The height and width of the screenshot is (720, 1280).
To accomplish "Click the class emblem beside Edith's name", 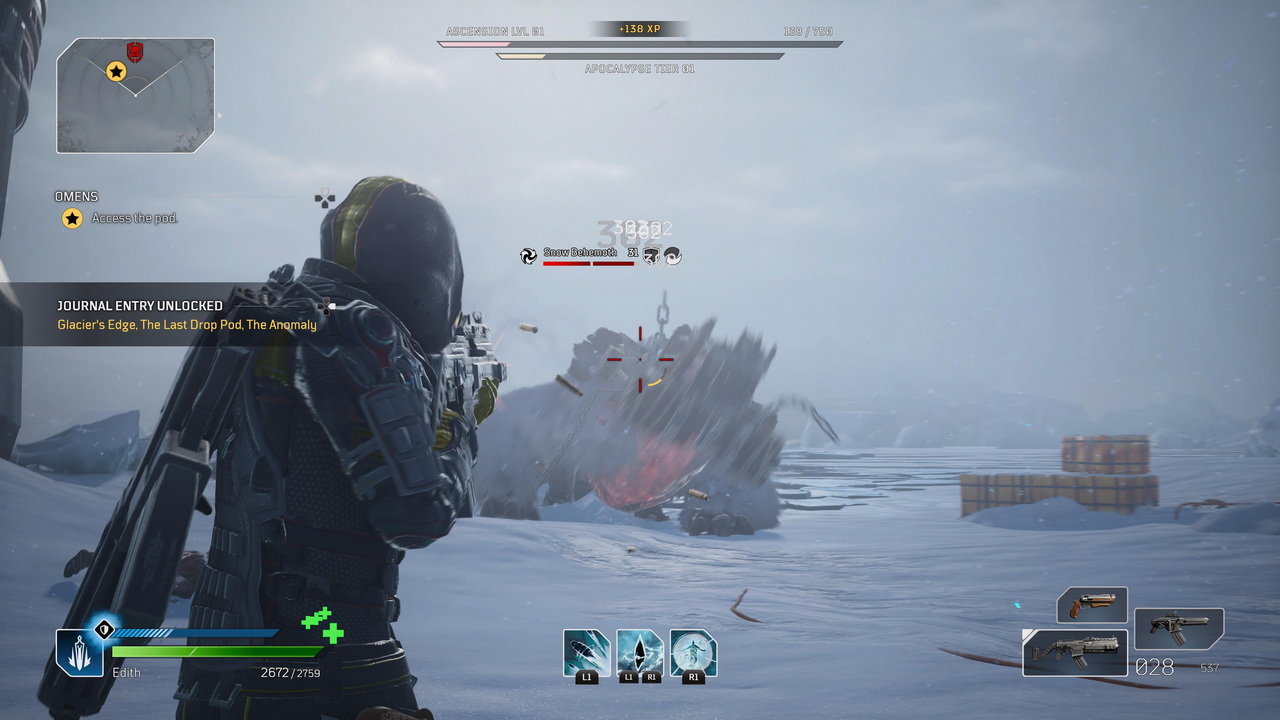I will click(79, 652).
